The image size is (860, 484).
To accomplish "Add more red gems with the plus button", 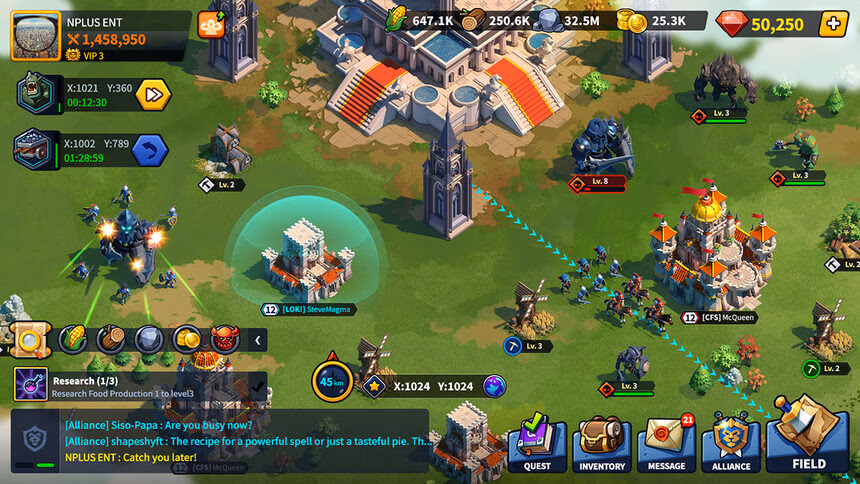I will click(833, 24).
